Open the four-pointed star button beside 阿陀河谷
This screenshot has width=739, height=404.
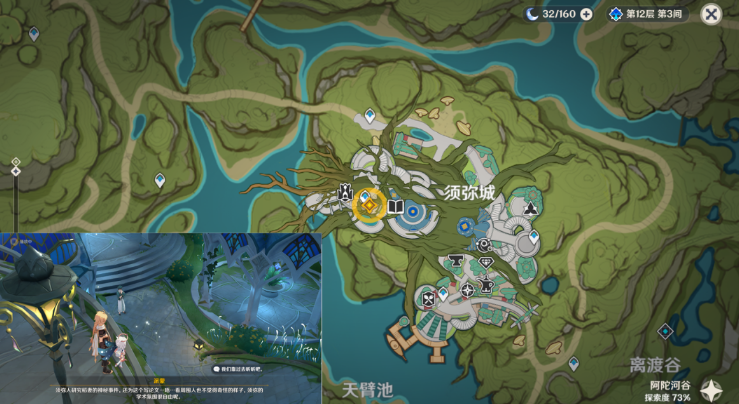click(714, 391)
